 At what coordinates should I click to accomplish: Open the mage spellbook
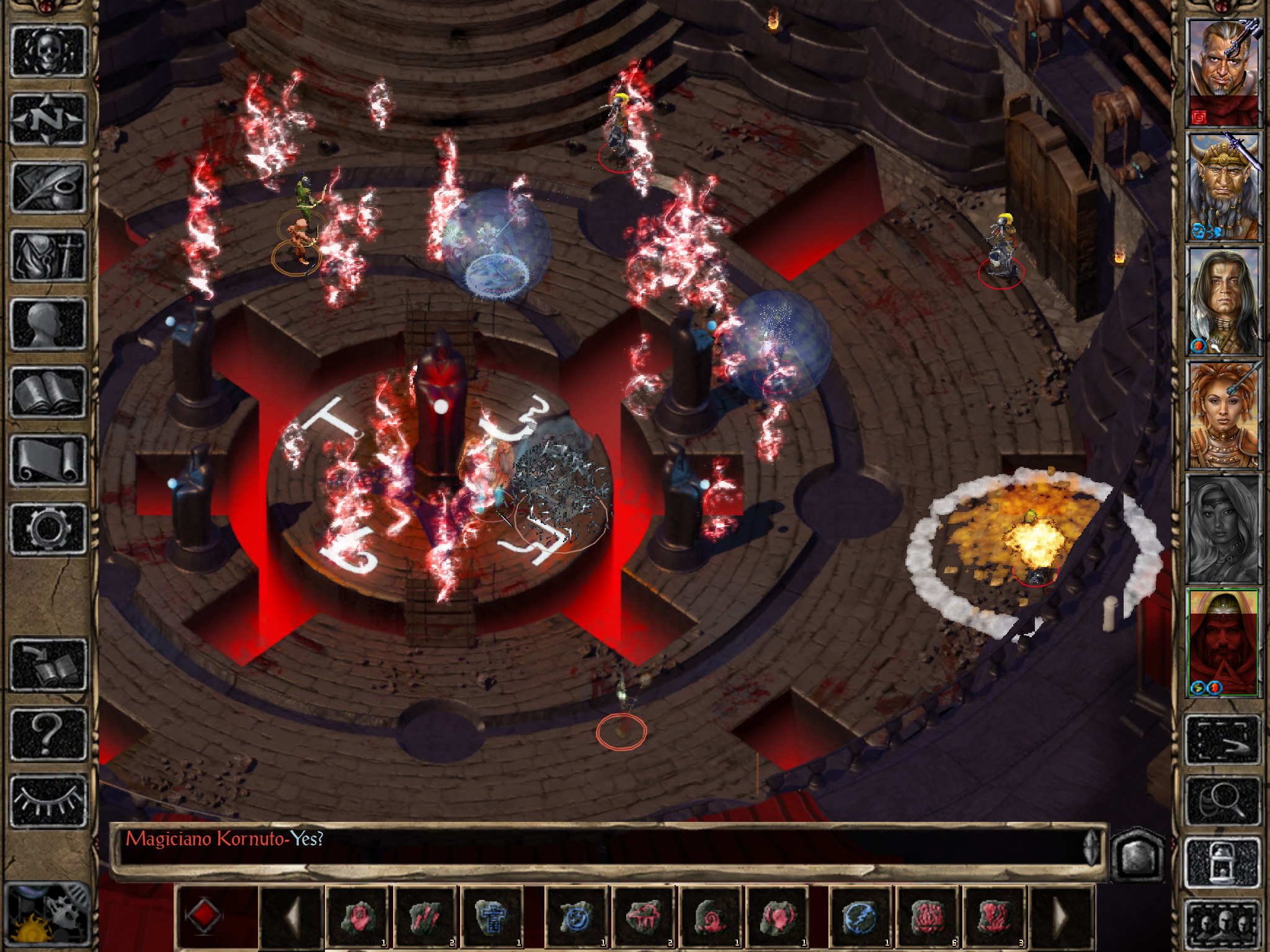48,392
